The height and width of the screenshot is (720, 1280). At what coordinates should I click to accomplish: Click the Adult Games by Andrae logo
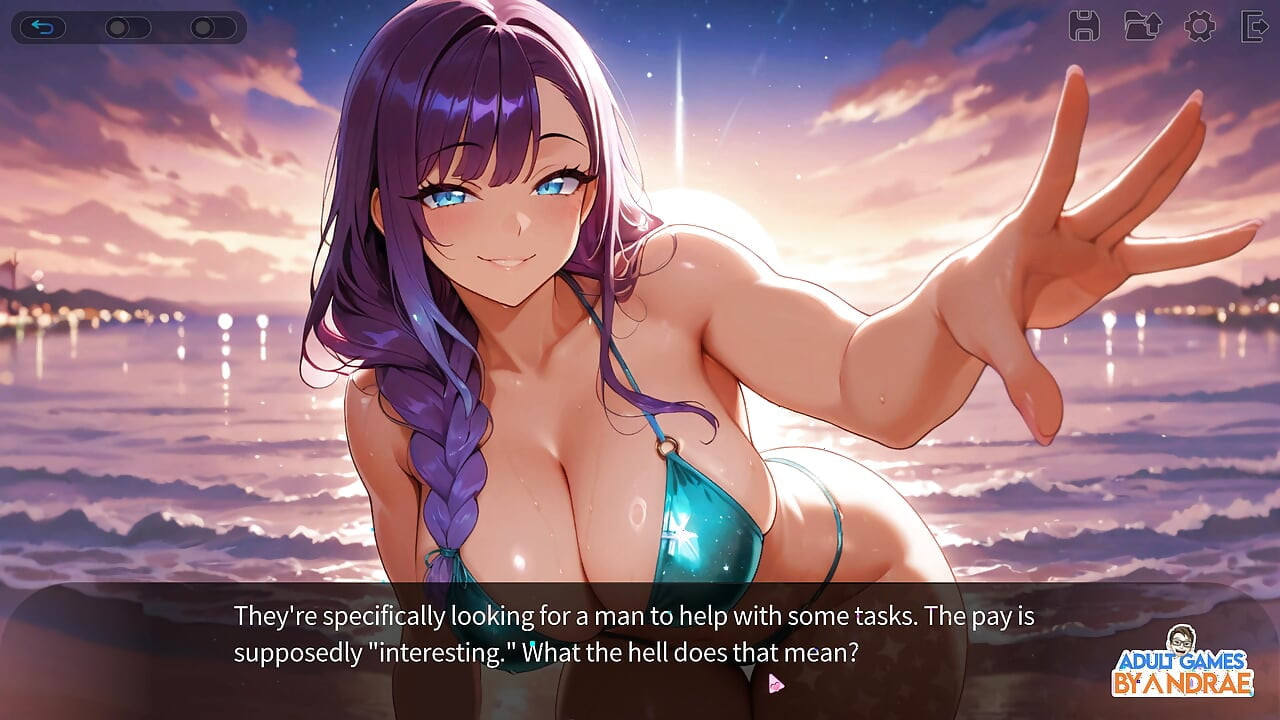click(1188, 673)
